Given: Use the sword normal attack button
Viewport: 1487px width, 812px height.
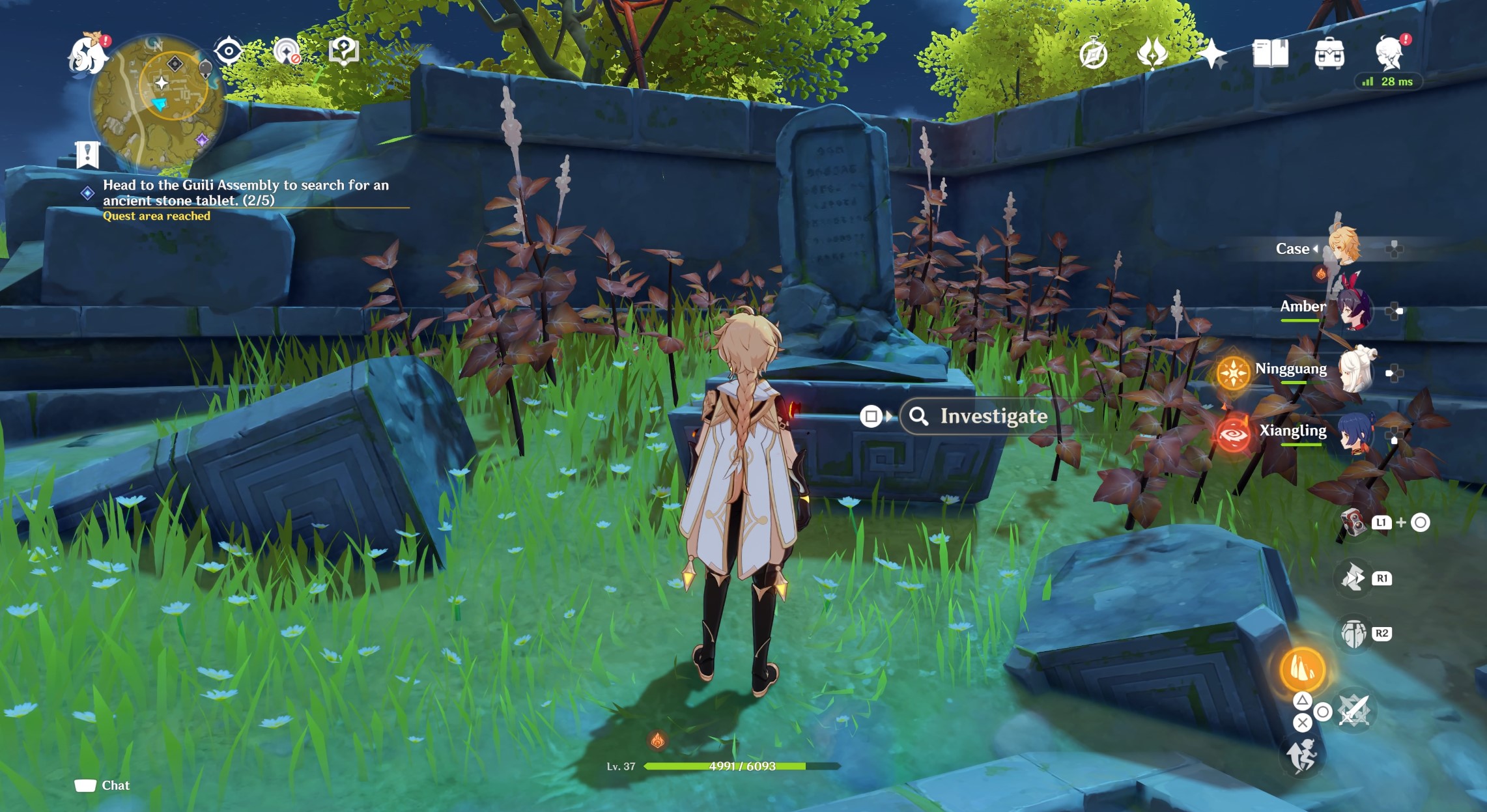Looking at the screenshot, I should pyautogui.click(x=1355, y=710).
